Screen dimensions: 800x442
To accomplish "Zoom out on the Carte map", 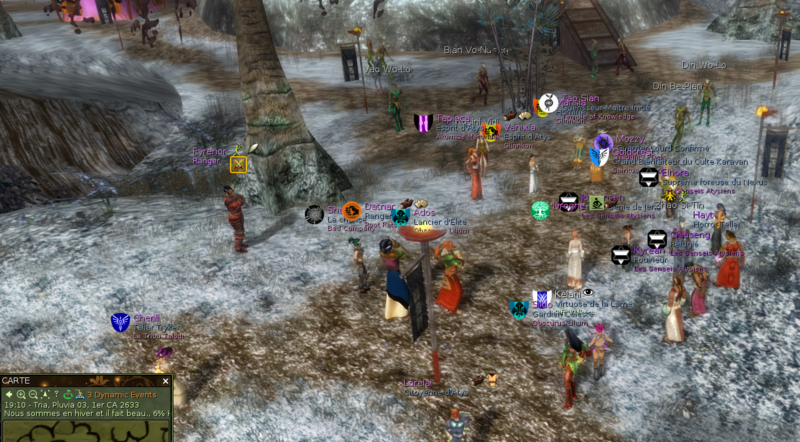I will point(33,394).
